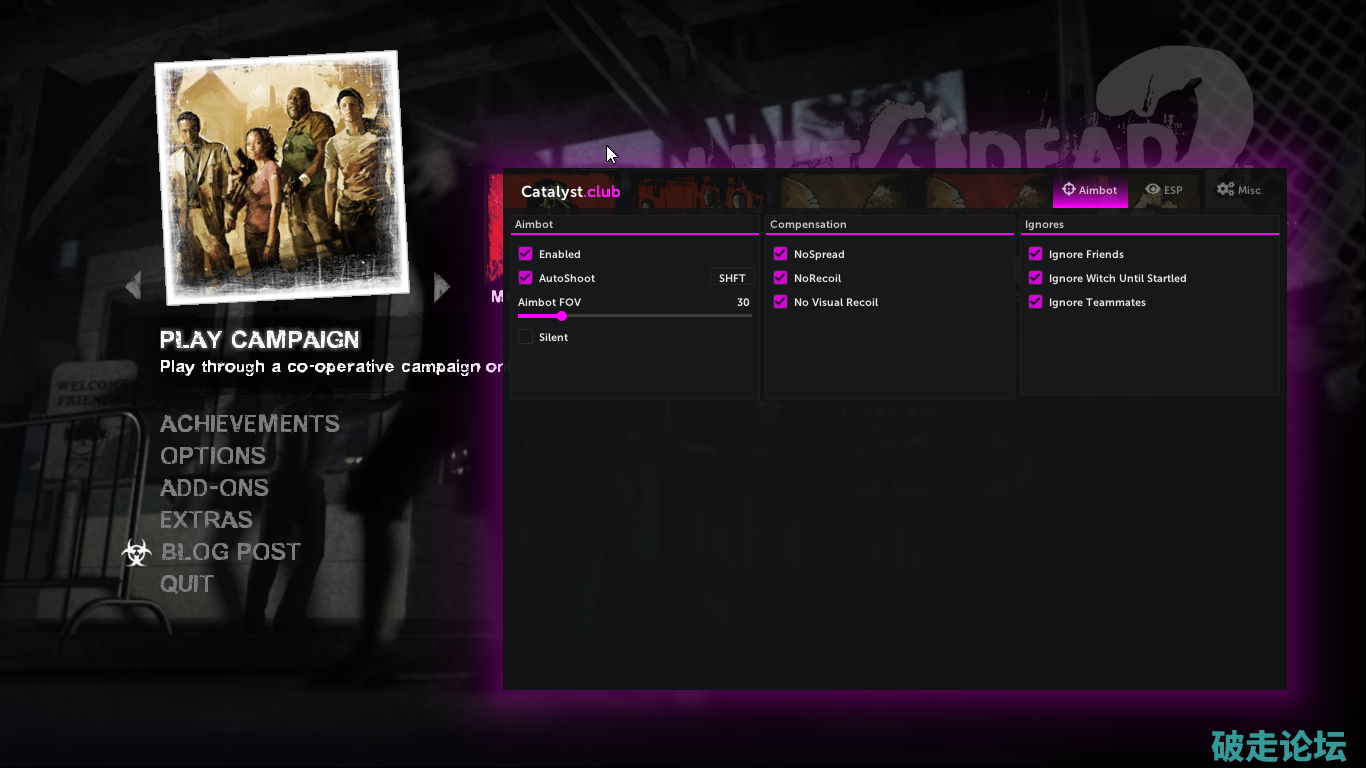The image size is (1366, 768).
Task: Quit the game
Action: [187, 584]
